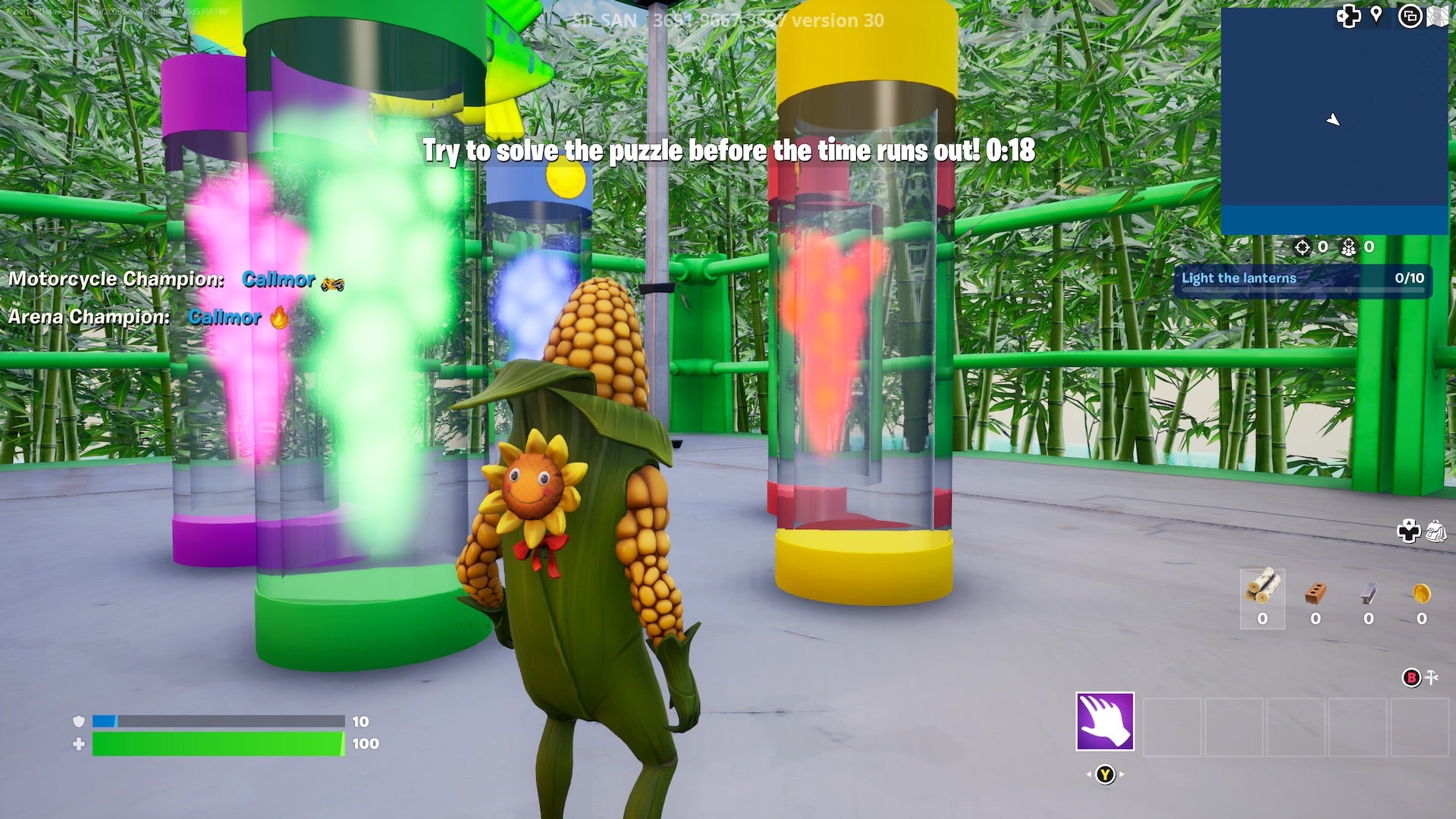Click Calimor next to Motorcycle Champion
The width and height of the screenshot is (1456, 819).
[278, 280]
